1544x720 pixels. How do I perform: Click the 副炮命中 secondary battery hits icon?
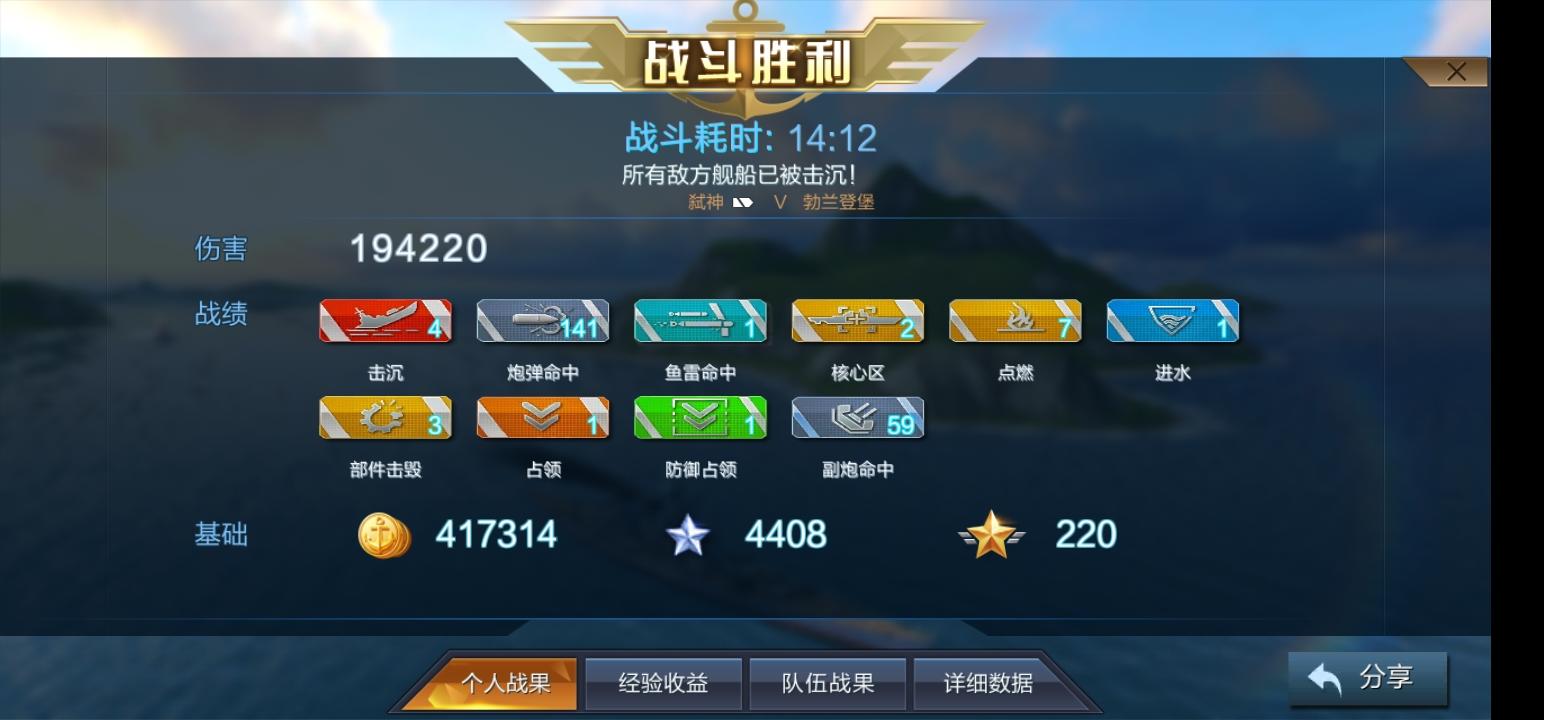tap(858, 418)
